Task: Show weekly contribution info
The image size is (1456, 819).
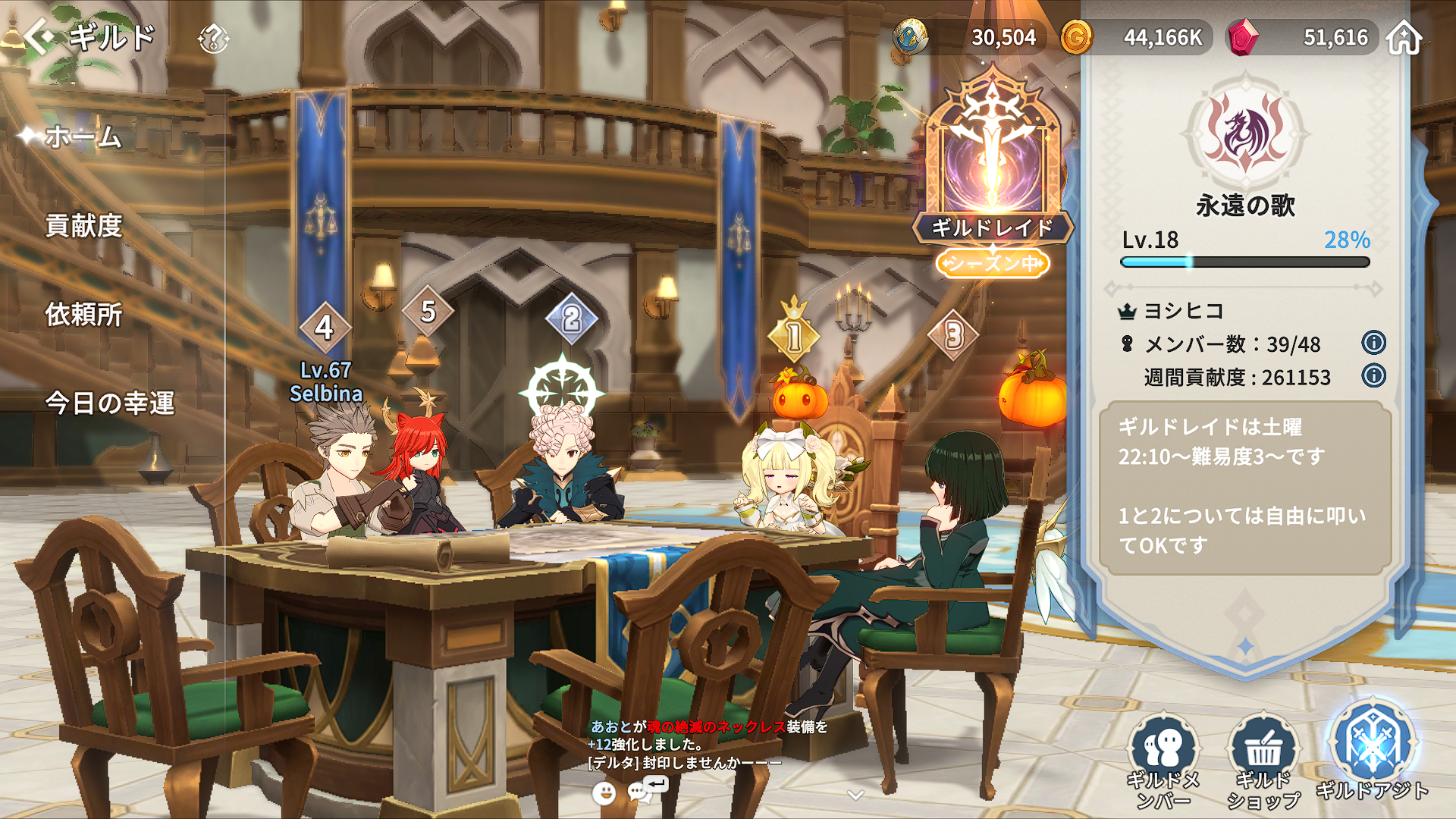Action: coord(1373,376)
